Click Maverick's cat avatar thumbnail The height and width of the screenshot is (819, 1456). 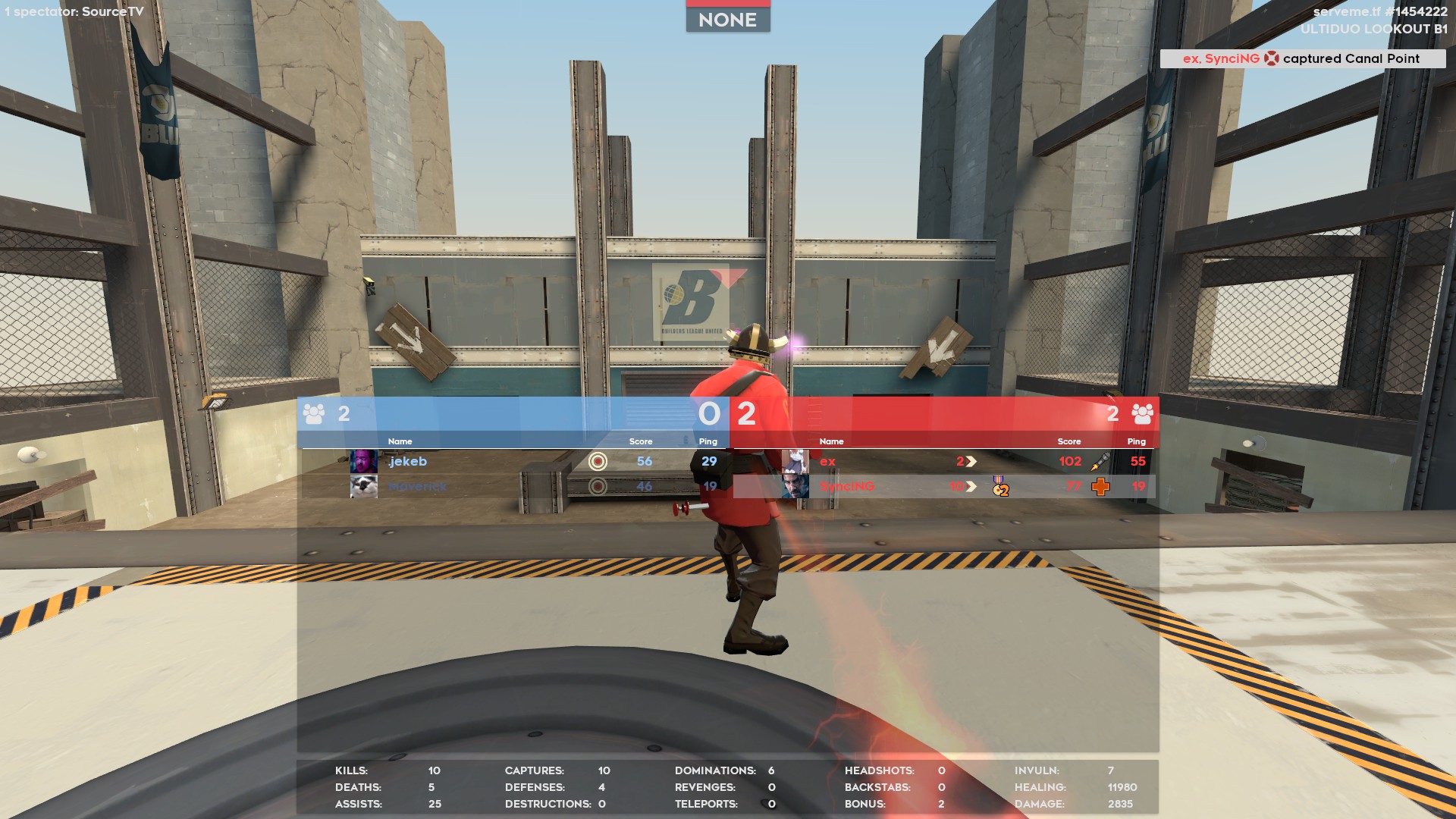[x=363, y=486]
